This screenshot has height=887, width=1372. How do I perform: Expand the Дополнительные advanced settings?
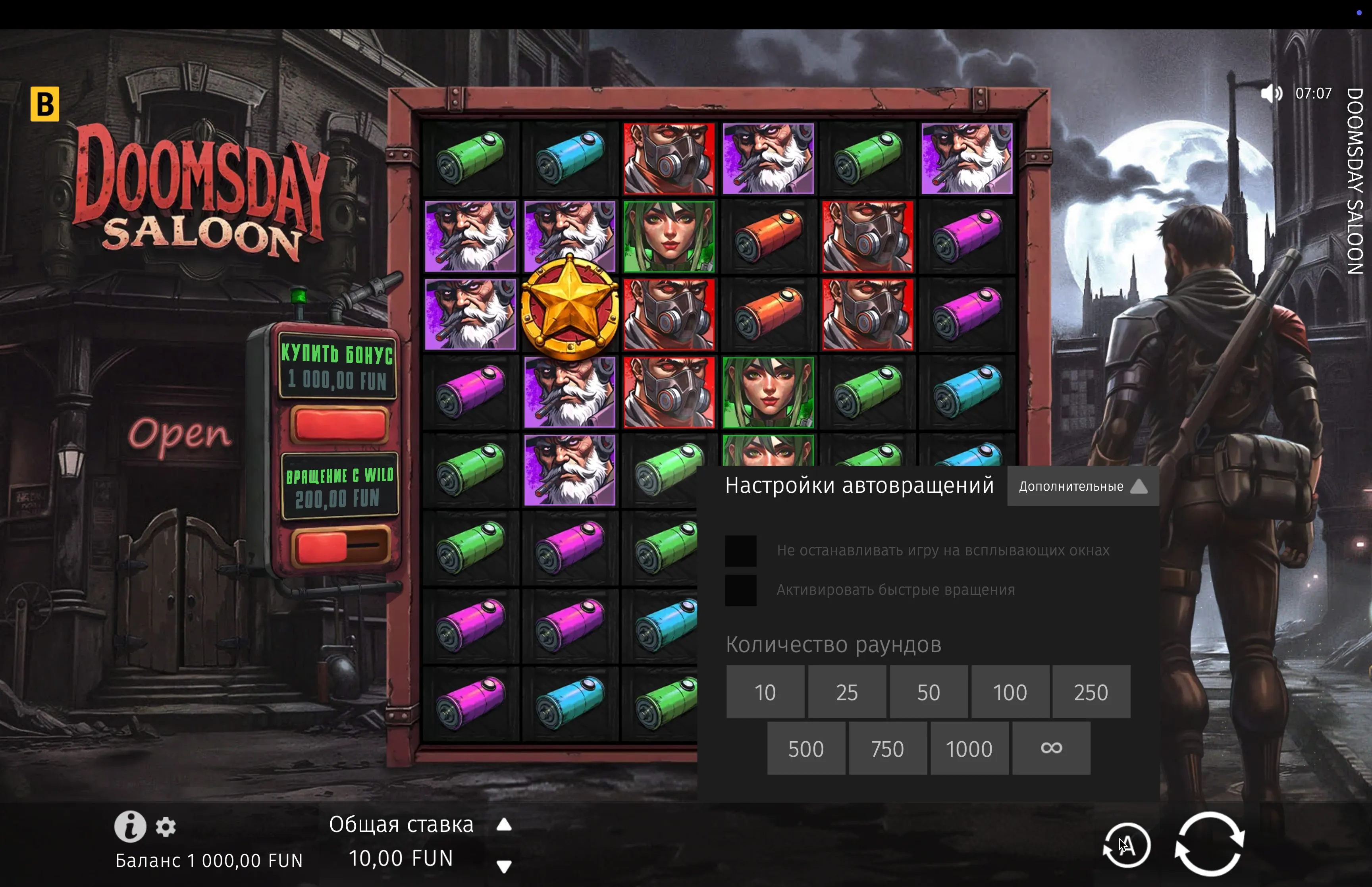(1083, 487)
